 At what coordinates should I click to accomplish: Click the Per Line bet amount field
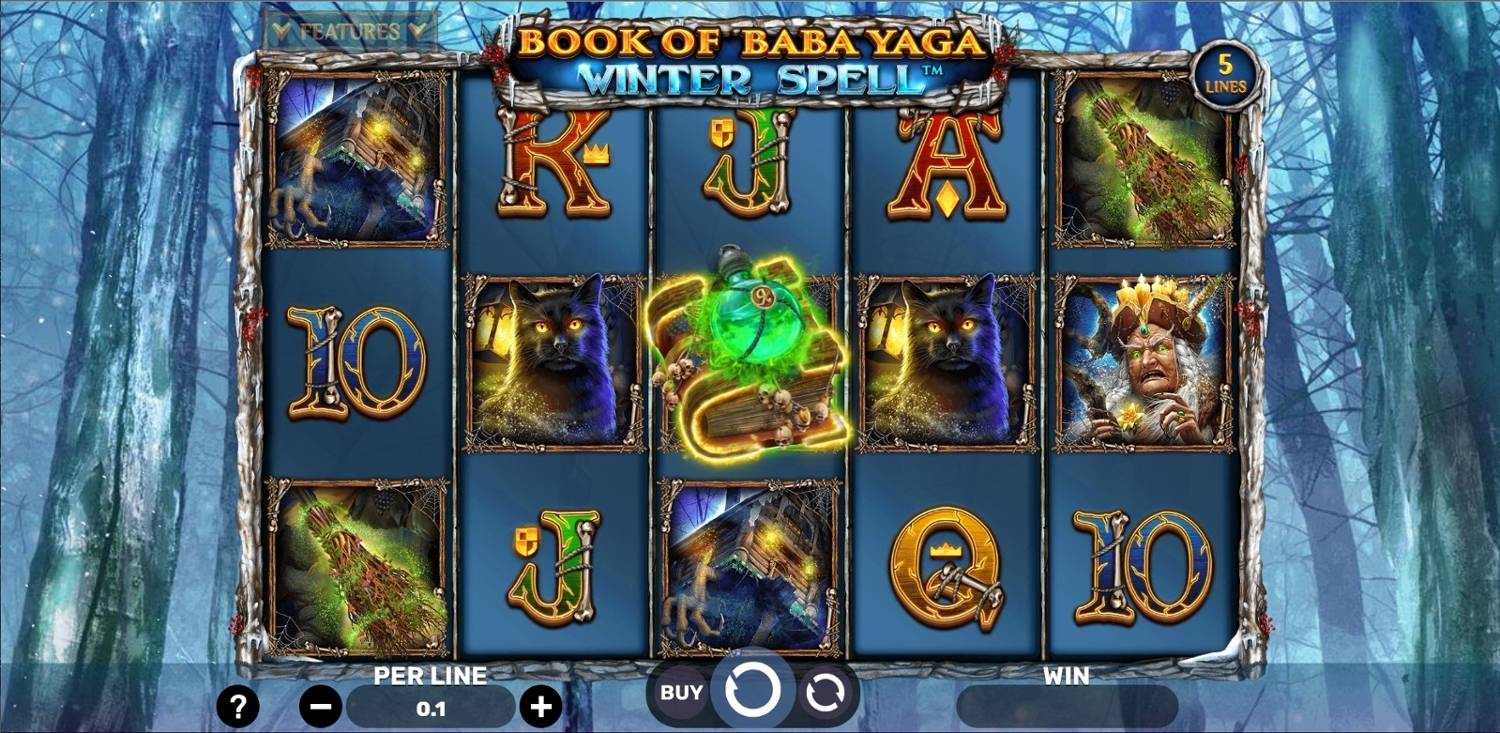pos(428,707)
